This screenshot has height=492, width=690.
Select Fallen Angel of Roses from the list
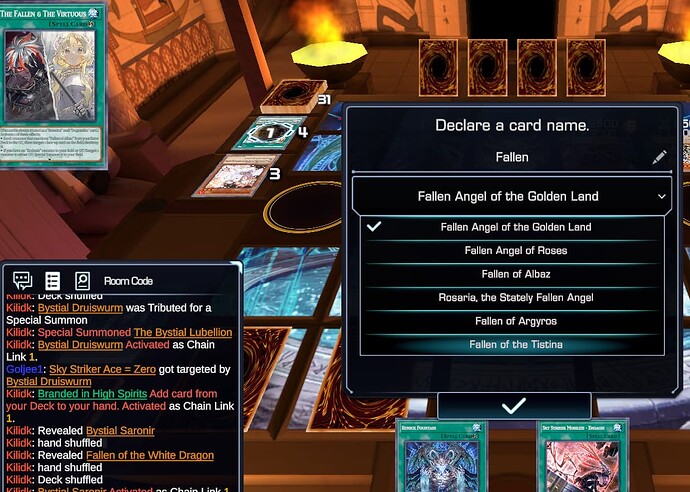515,251
